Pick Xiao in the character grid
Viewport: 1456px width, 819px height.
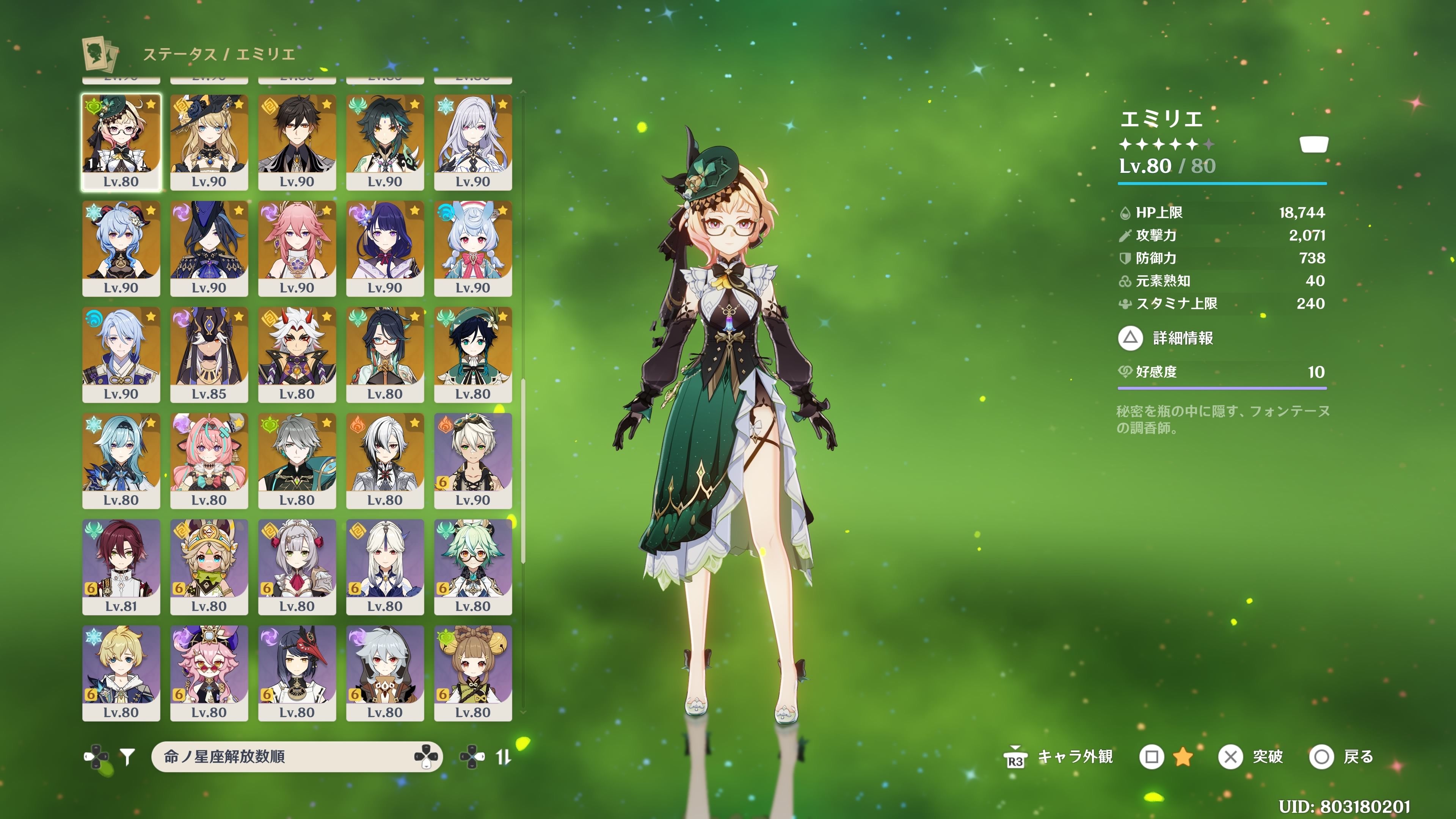click(385, 142)
